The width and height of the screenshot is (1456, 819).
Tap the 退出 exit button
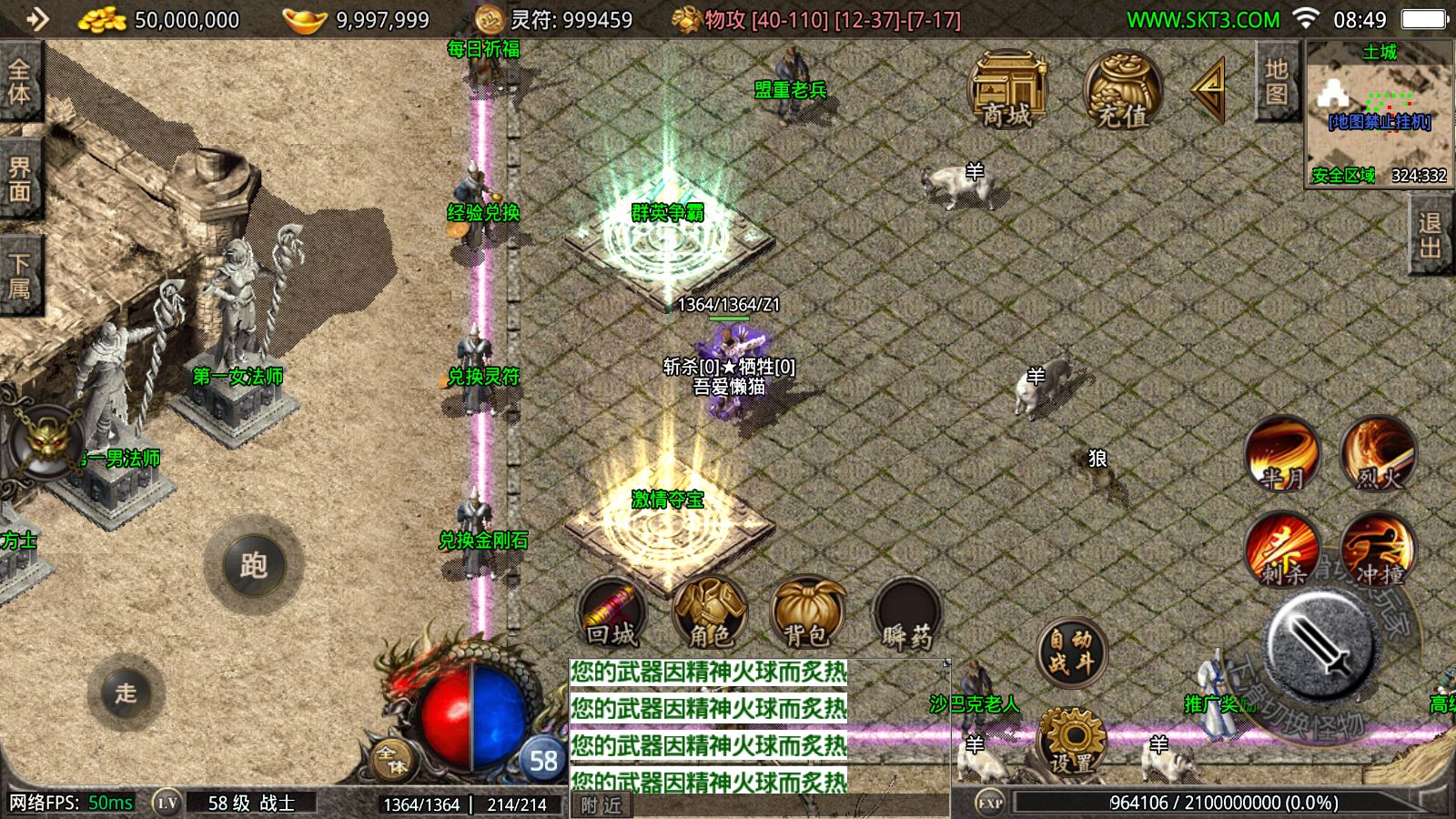[1430, 235]
